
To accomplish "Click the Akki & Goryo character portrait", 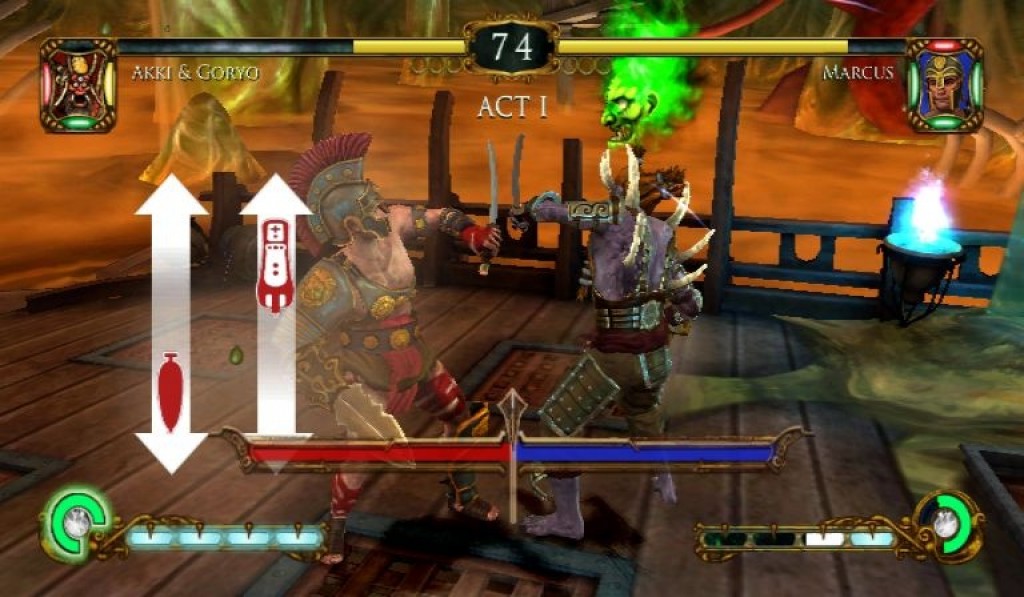I will coord(78,85).
